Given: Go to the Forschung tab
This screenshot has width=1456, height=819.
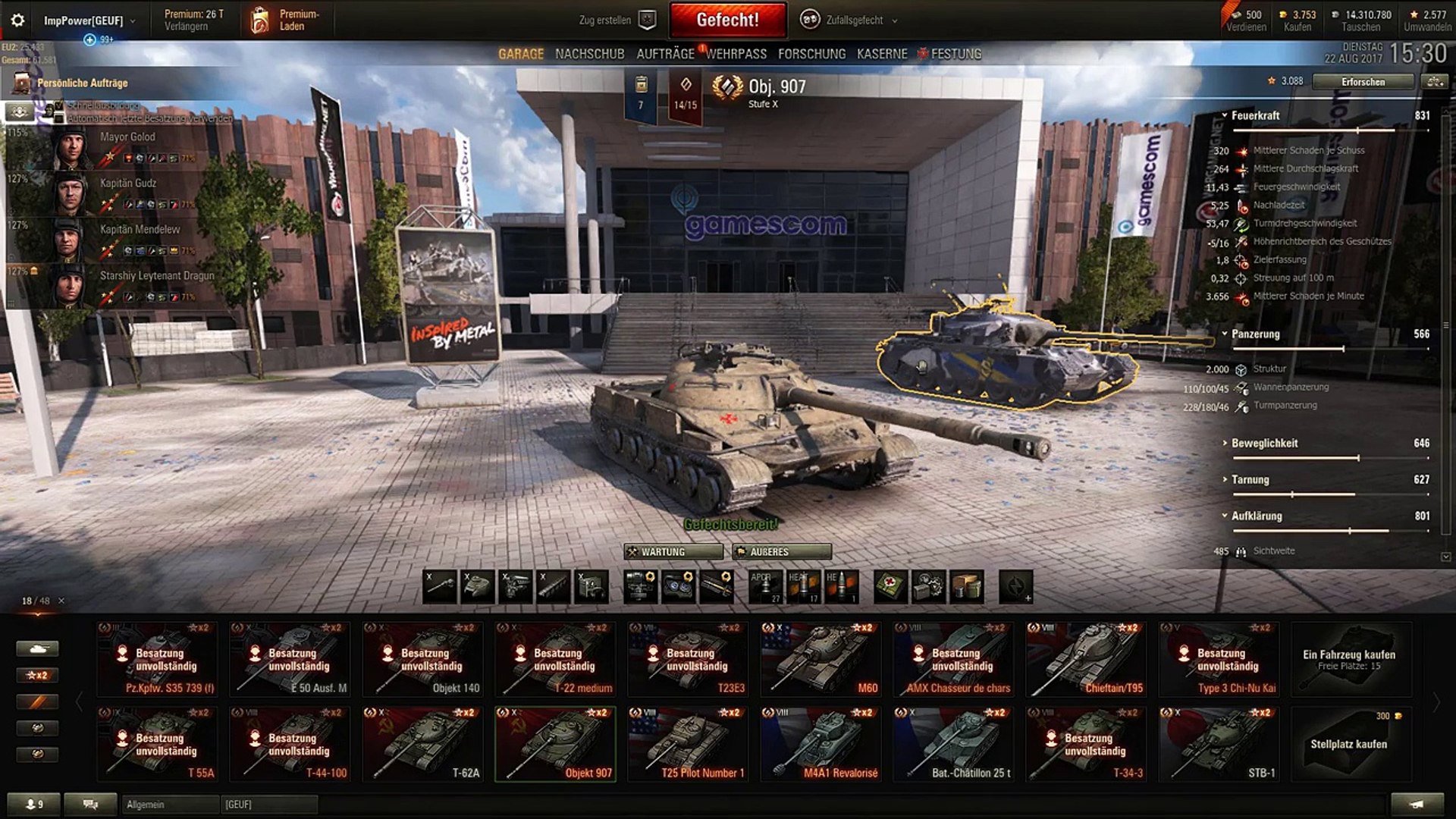Looking at the screenshot, I should click(811, 54).
